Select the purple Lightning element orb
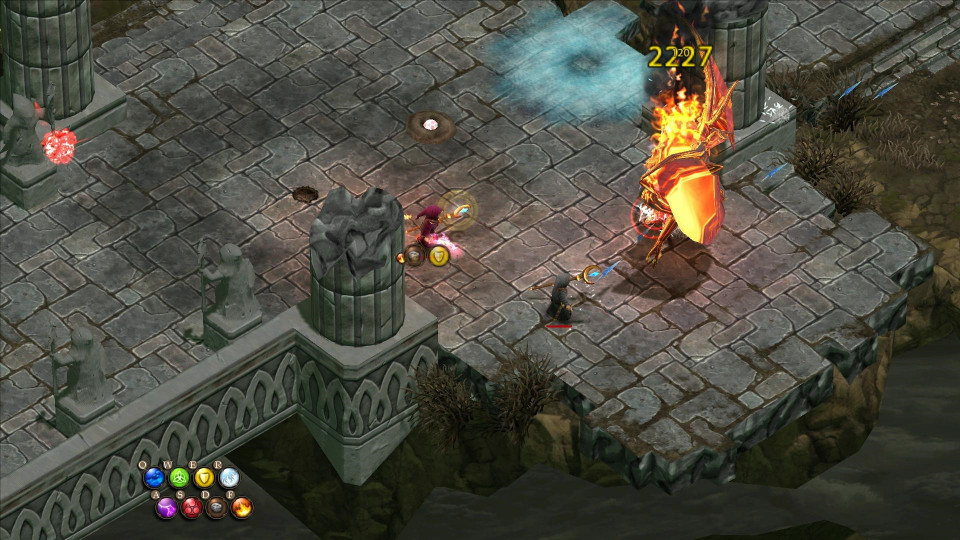 [x=166, y=508]
